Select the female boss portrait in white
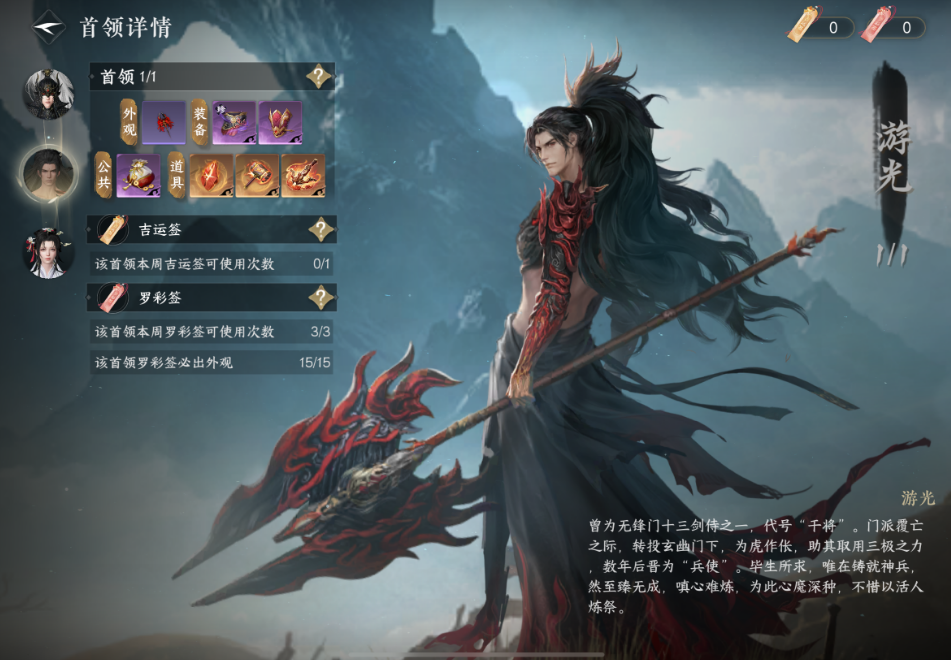The height and width of the screenshot is (660, 951). pyautogui.click(x=49, y=253)
